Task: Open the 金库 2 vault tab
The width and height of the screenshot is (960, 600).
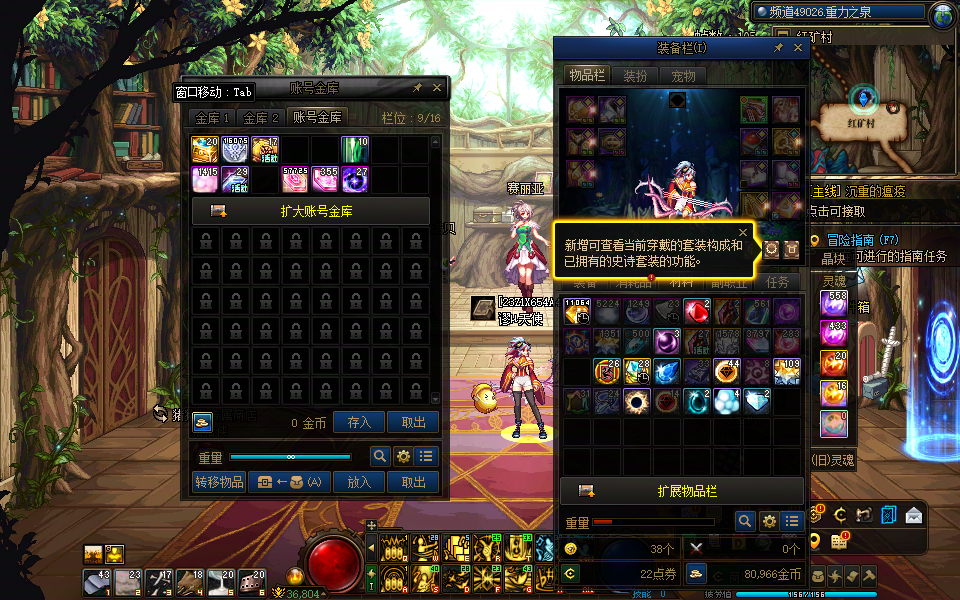Action: [262, 117]
